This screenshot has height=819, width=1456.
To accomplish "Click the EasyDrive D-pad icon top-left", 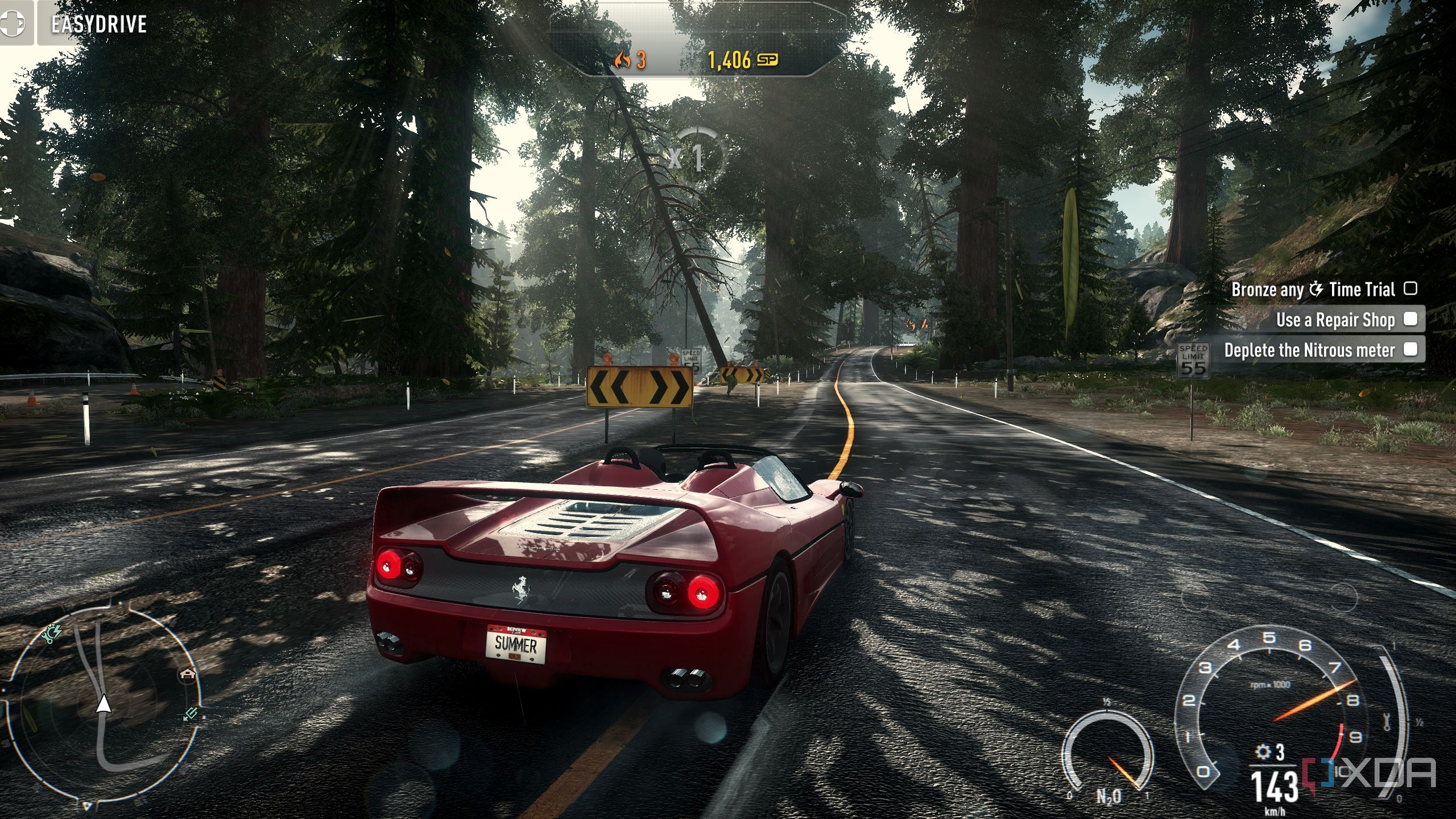I will [14, 23].
